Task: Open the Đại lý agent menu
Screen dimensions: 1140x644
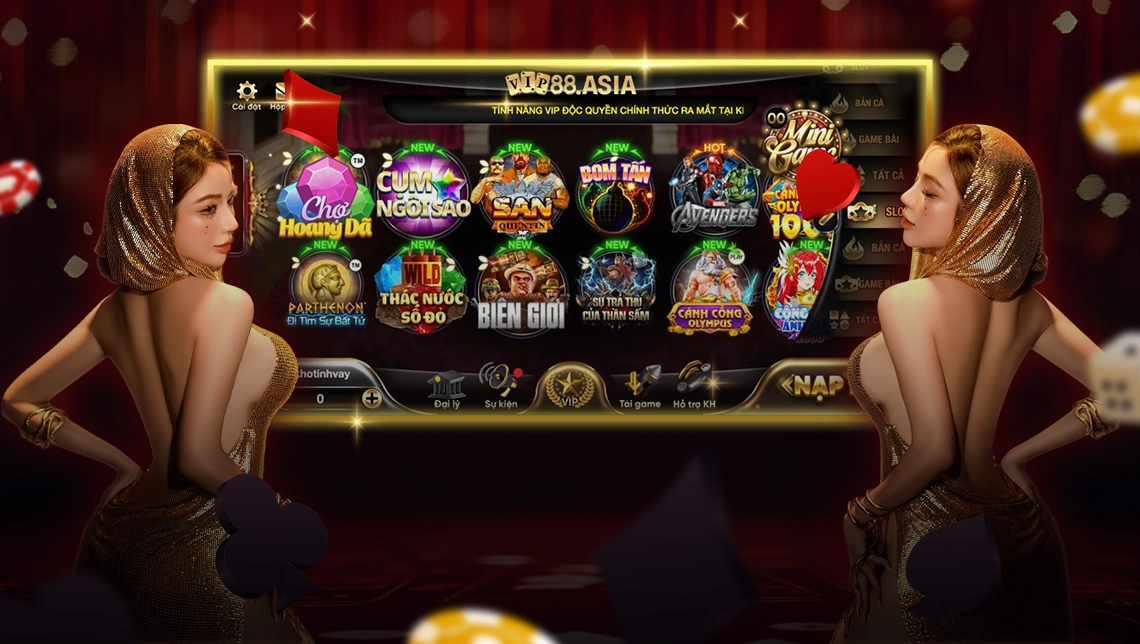Action: point(446,389)
